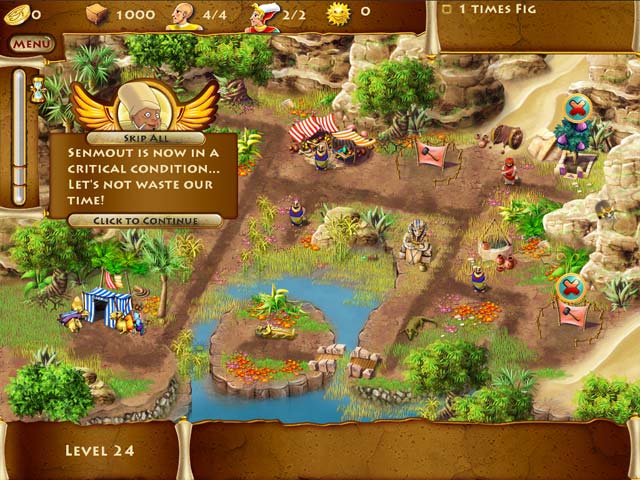Skip all tutorial dialogue
The height and width of the screenshot is (480, 640).
[x=145, y=137]
